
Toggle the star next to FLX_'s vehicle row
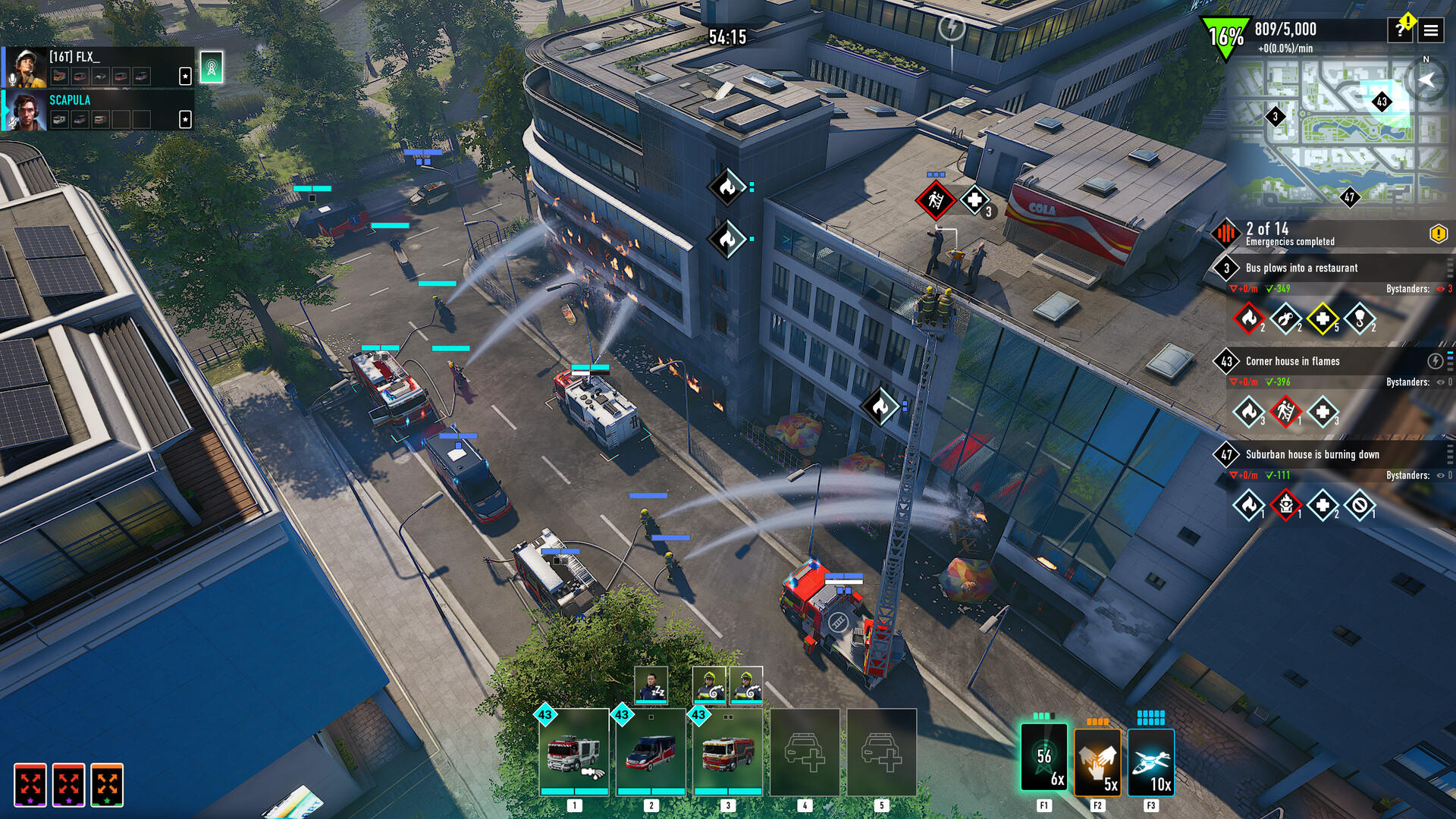click(185, 77)
